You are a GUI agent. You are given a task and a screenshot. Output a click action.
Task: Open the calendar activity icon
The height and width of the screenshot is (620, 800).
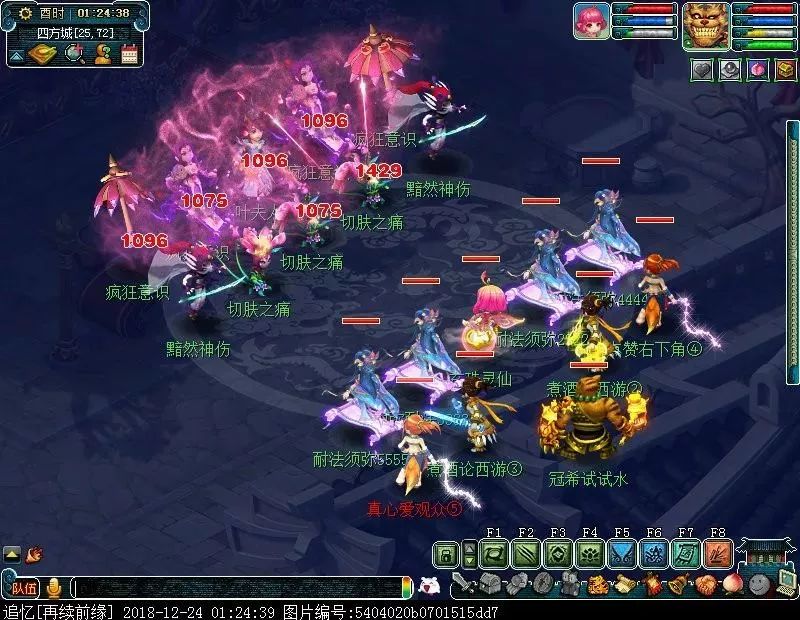[129, 53]
